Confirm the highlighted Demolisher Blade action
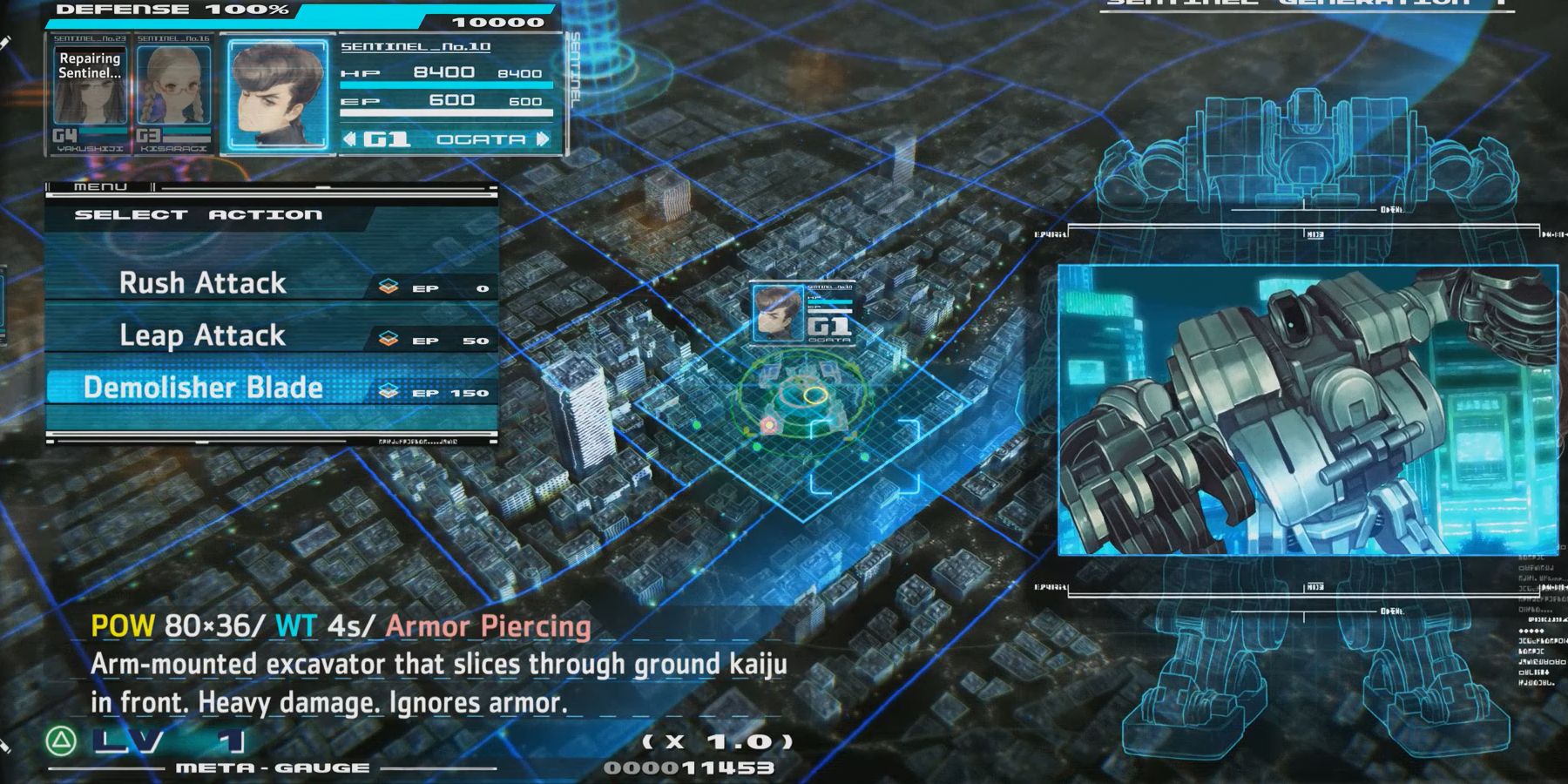The image size is (1568, 784). click(202, 389)
